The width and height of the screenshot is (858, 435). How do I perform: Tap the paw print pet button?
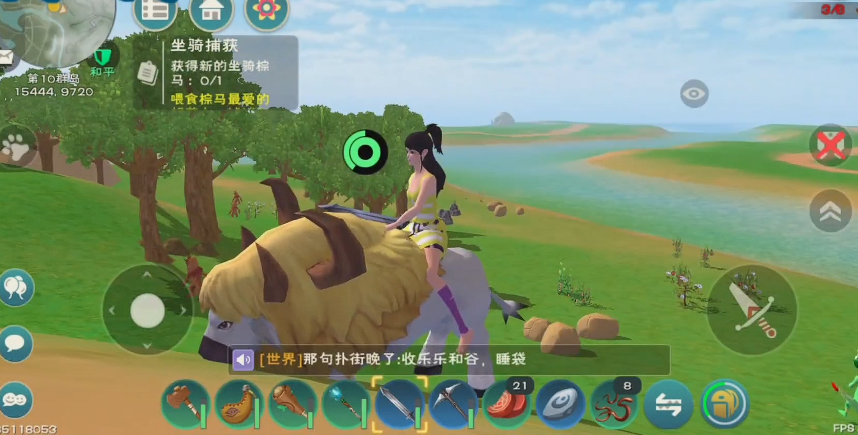pyautogui.click(x=16, y=147)
